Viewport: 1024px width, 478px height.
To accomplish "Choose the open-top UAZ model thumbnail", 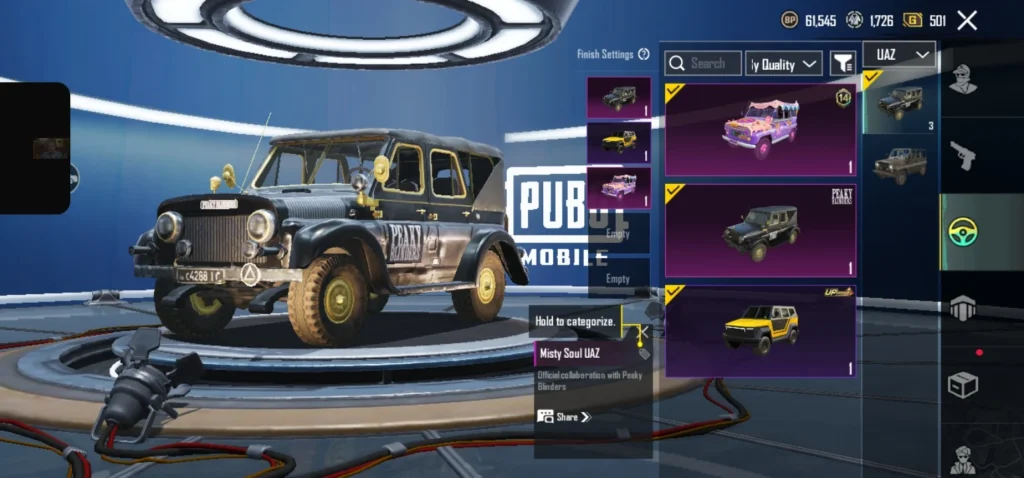I will click(x=899, y=165).
